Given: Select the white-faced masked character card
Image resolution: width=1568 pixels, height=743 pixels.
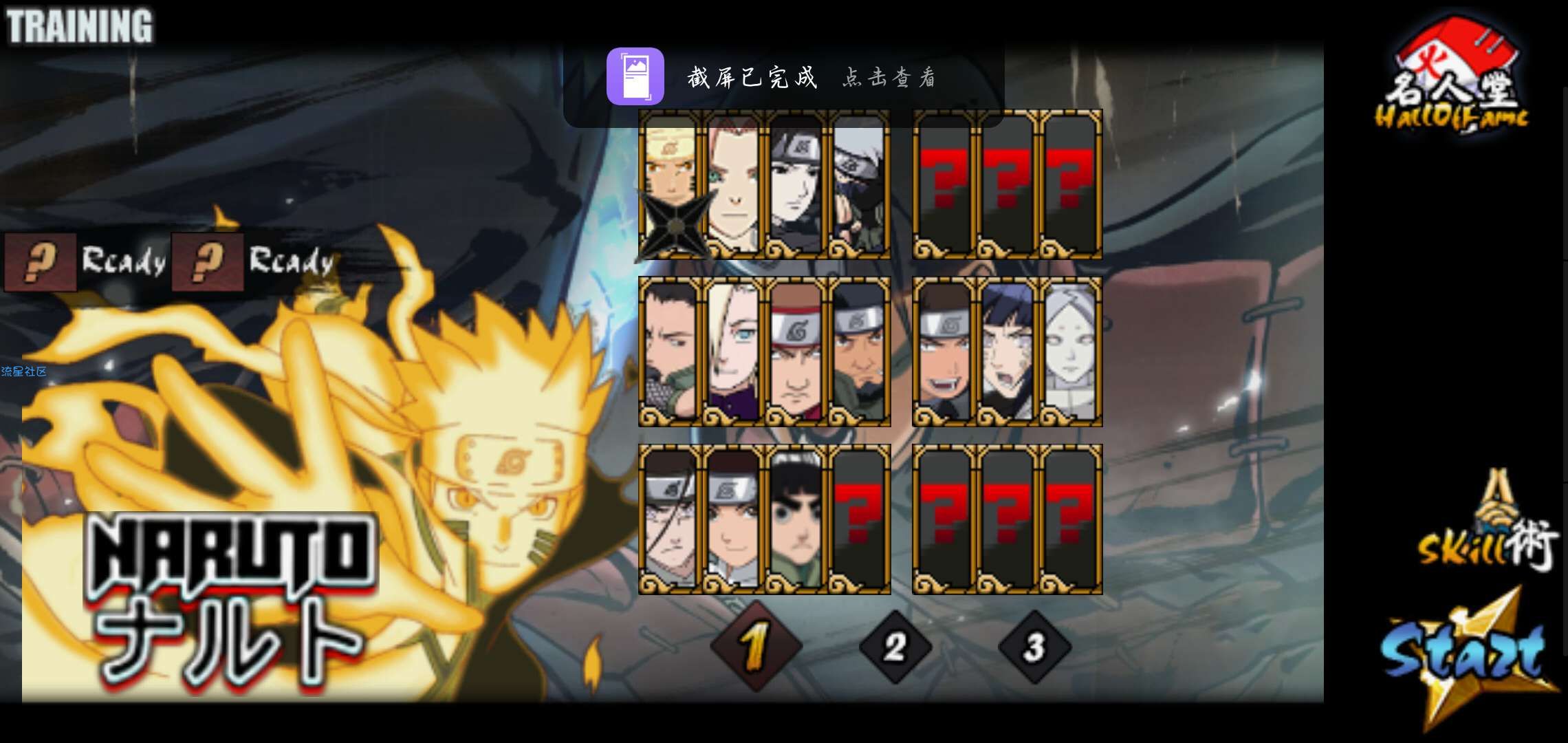Looking at the screenshot, I should (x=1070, y=352).
